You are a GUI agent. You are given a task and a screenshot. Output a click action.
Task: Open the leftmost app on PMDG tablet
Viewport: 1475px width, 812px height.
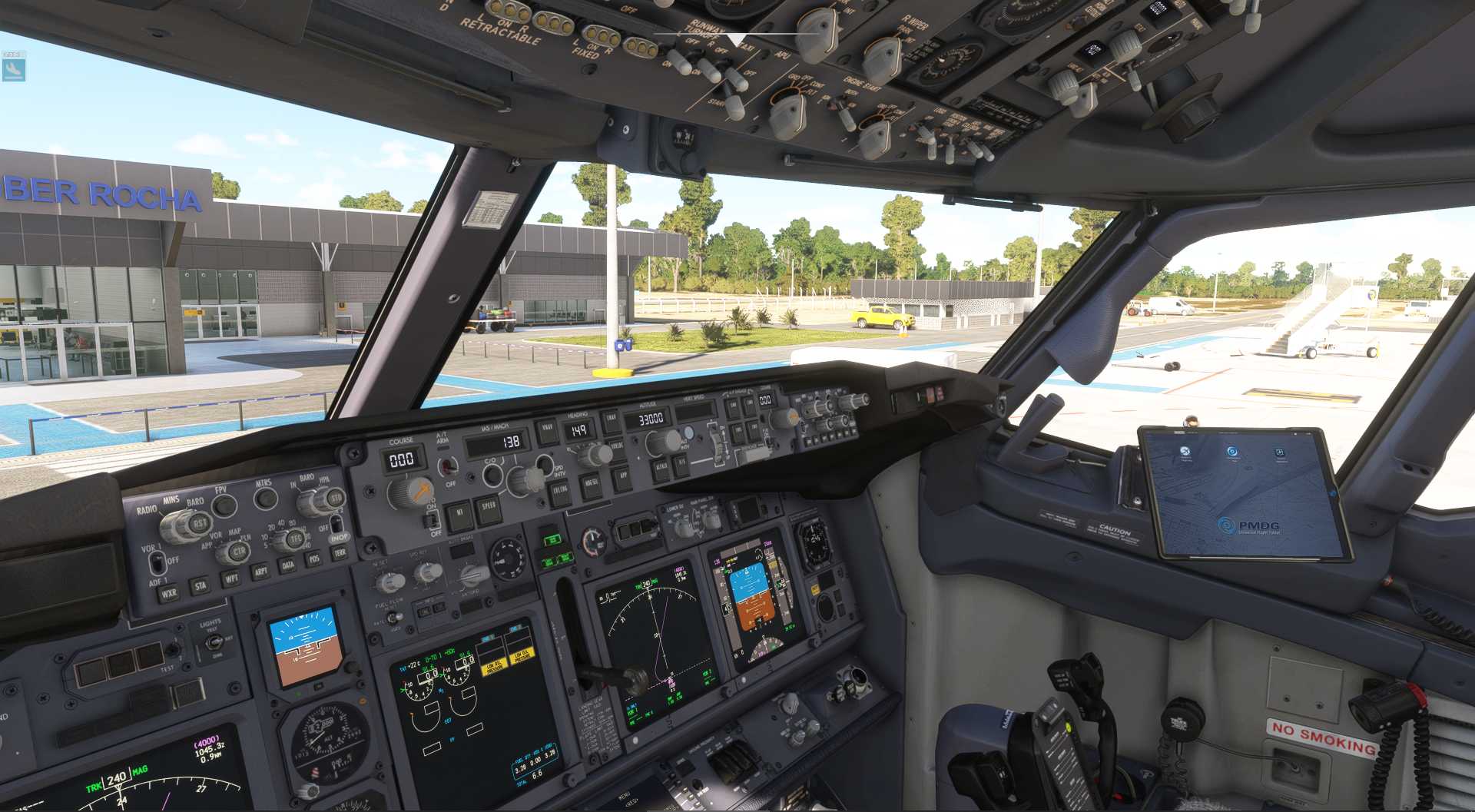[x=1185, y=451]
